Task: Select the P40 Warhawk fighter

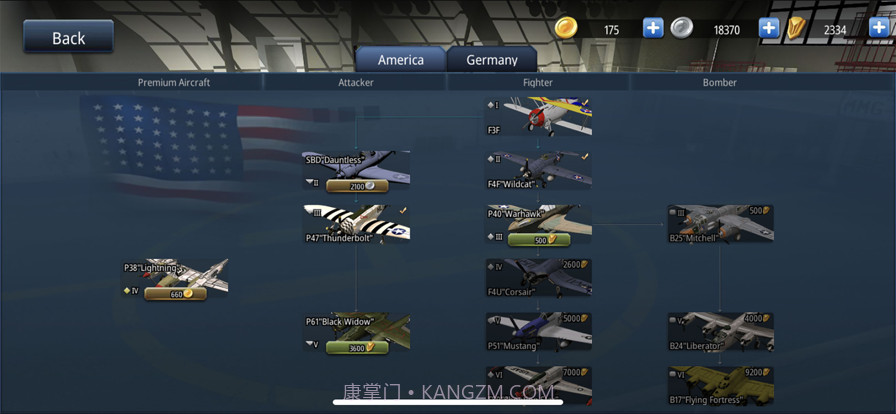Action: 538,219
